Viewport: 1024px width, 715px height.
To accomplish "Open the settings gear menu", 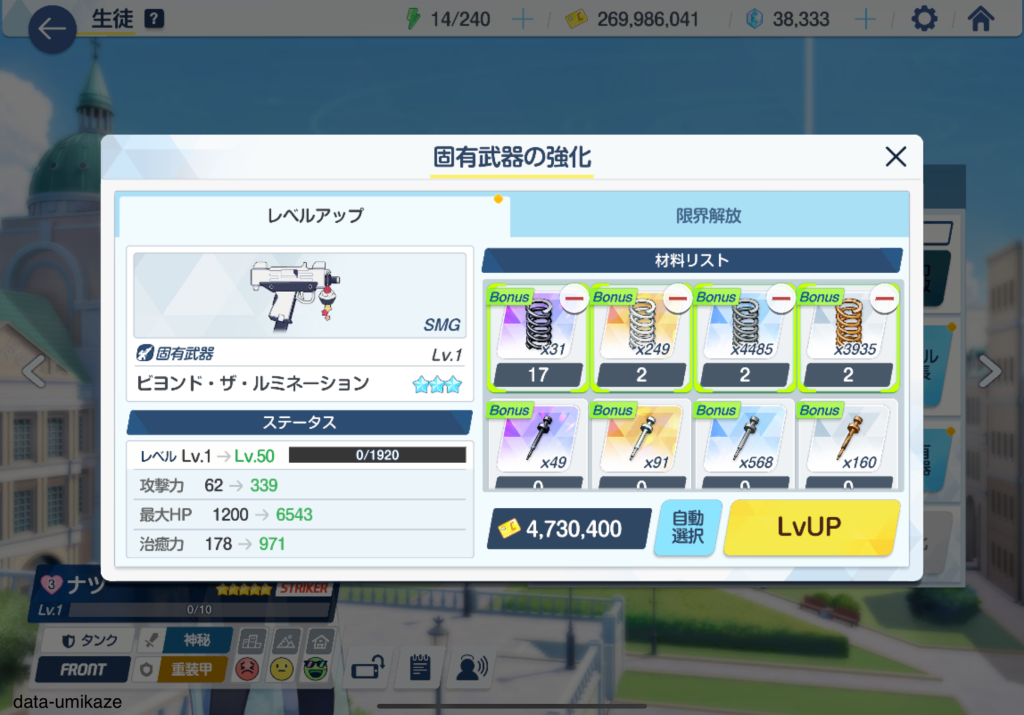I will click(924, 19).
